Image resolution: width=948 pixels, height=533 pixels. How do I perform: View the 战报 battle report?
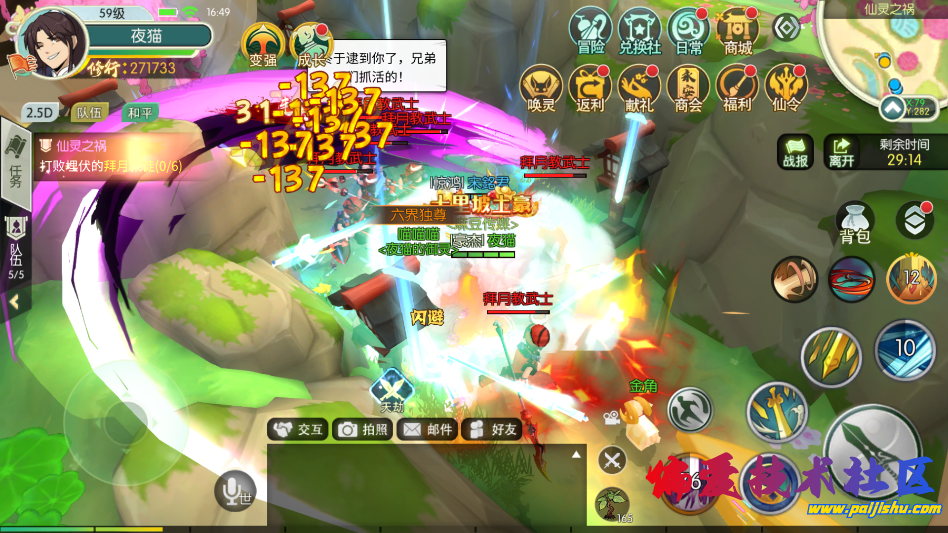pyautogui.click(x=796, y=152)
